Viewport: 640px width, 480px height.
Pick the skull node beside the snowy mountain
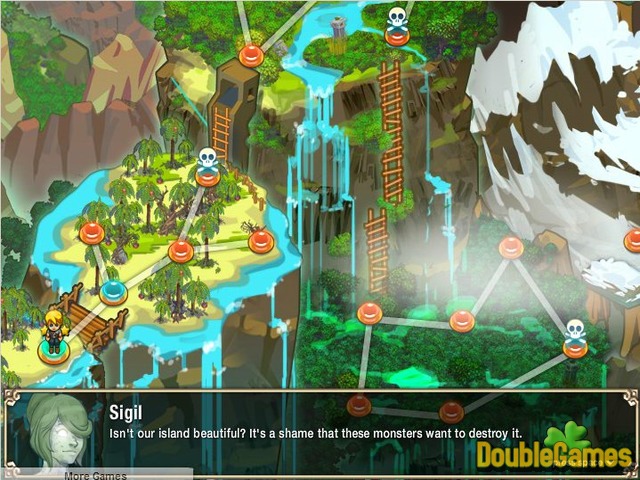[x=575, y=347]
